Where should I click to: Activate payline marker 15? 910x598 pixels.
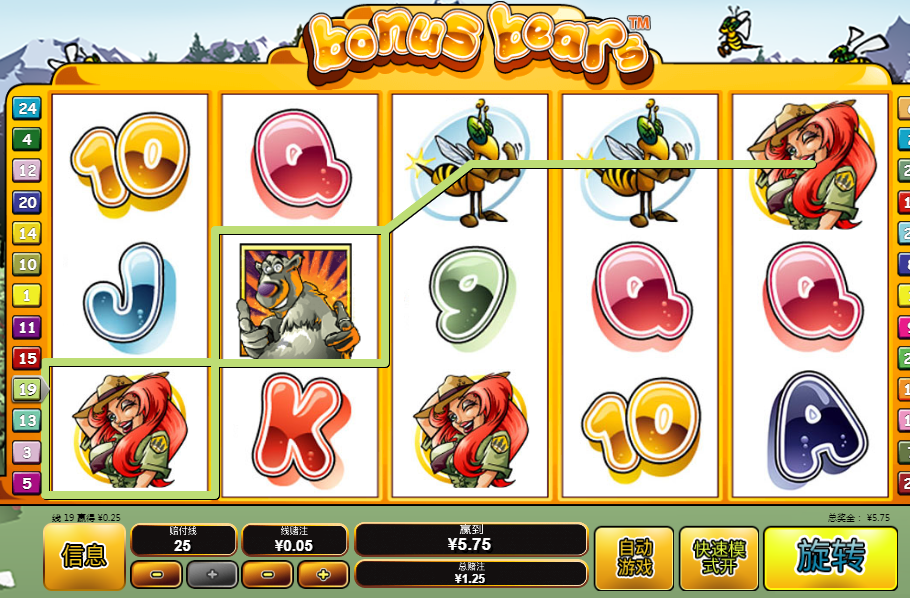point(26,358)
